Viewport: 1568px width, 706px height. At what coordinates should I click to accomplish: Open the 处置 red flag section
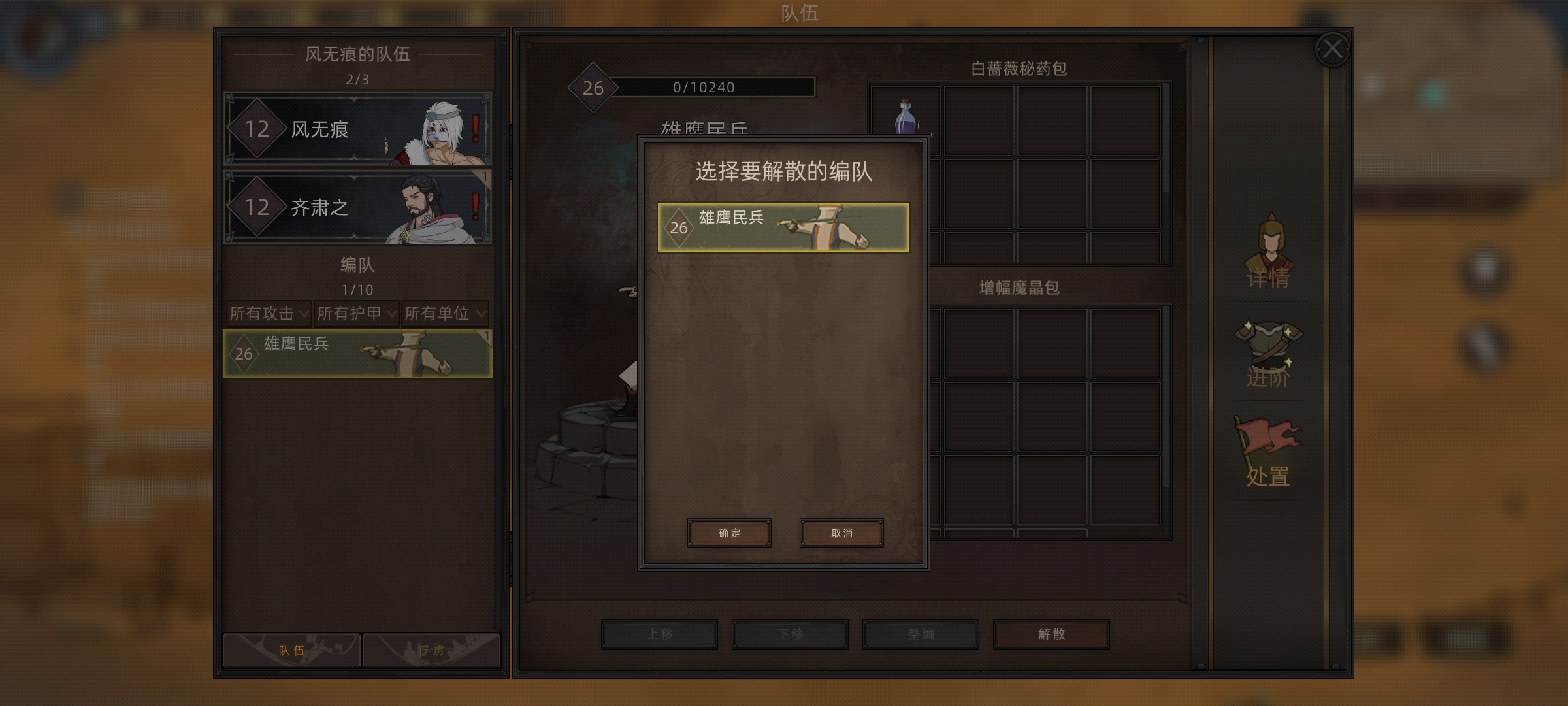click(x=1267, y=452)
